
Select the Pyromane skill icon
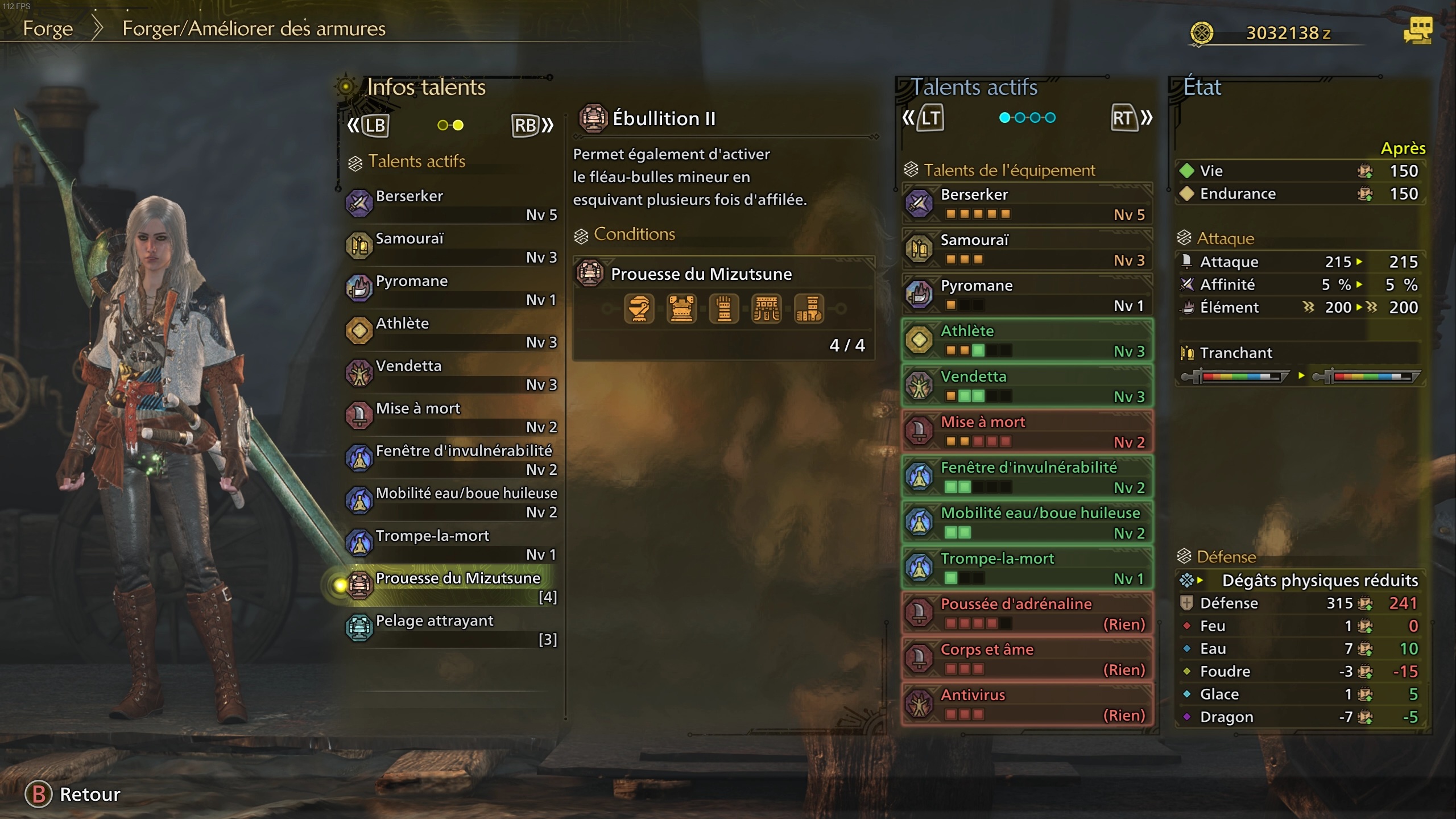[x=359, y=288]
